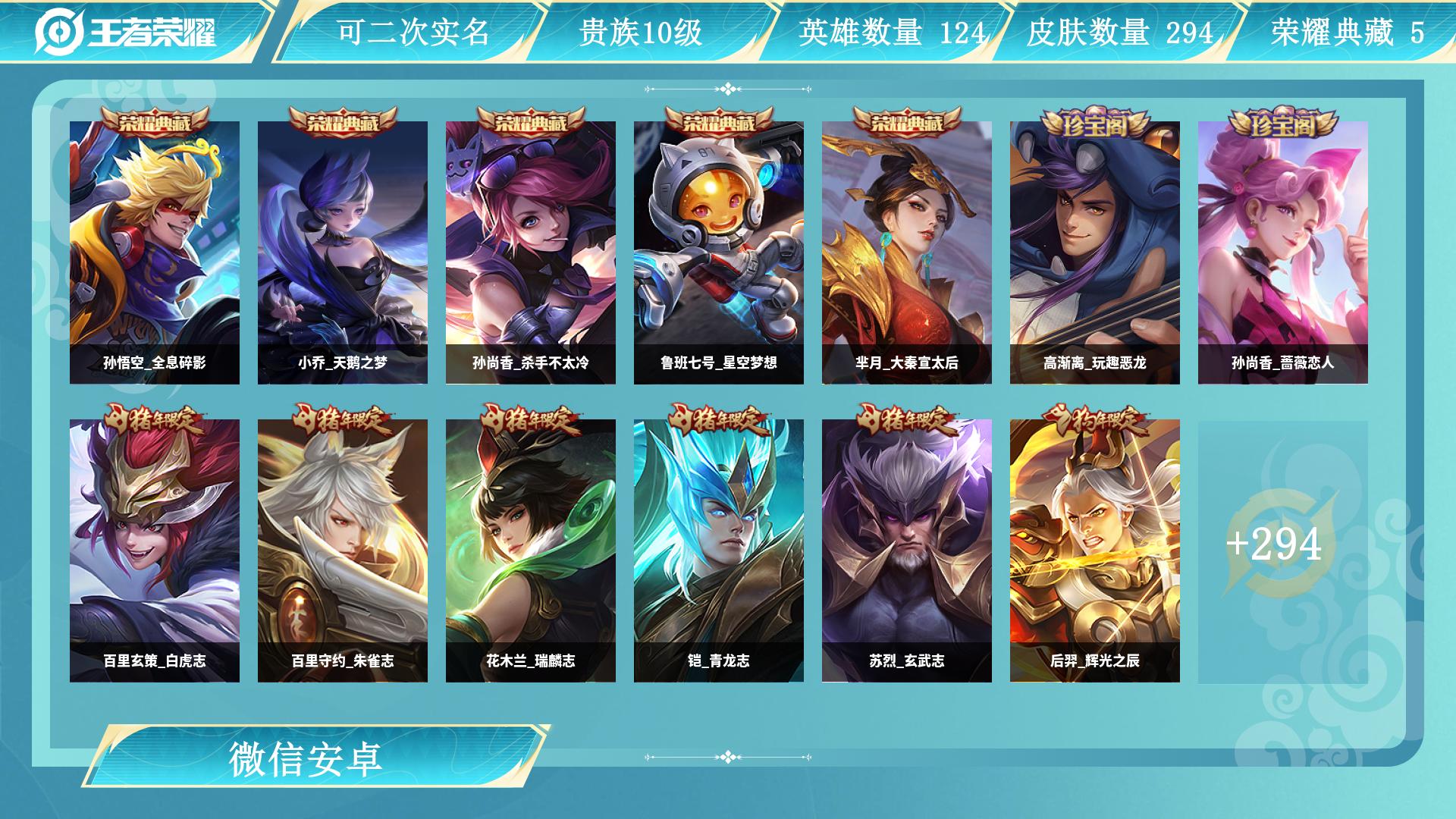Open the 贵族10级 header tab

point(641,32)
